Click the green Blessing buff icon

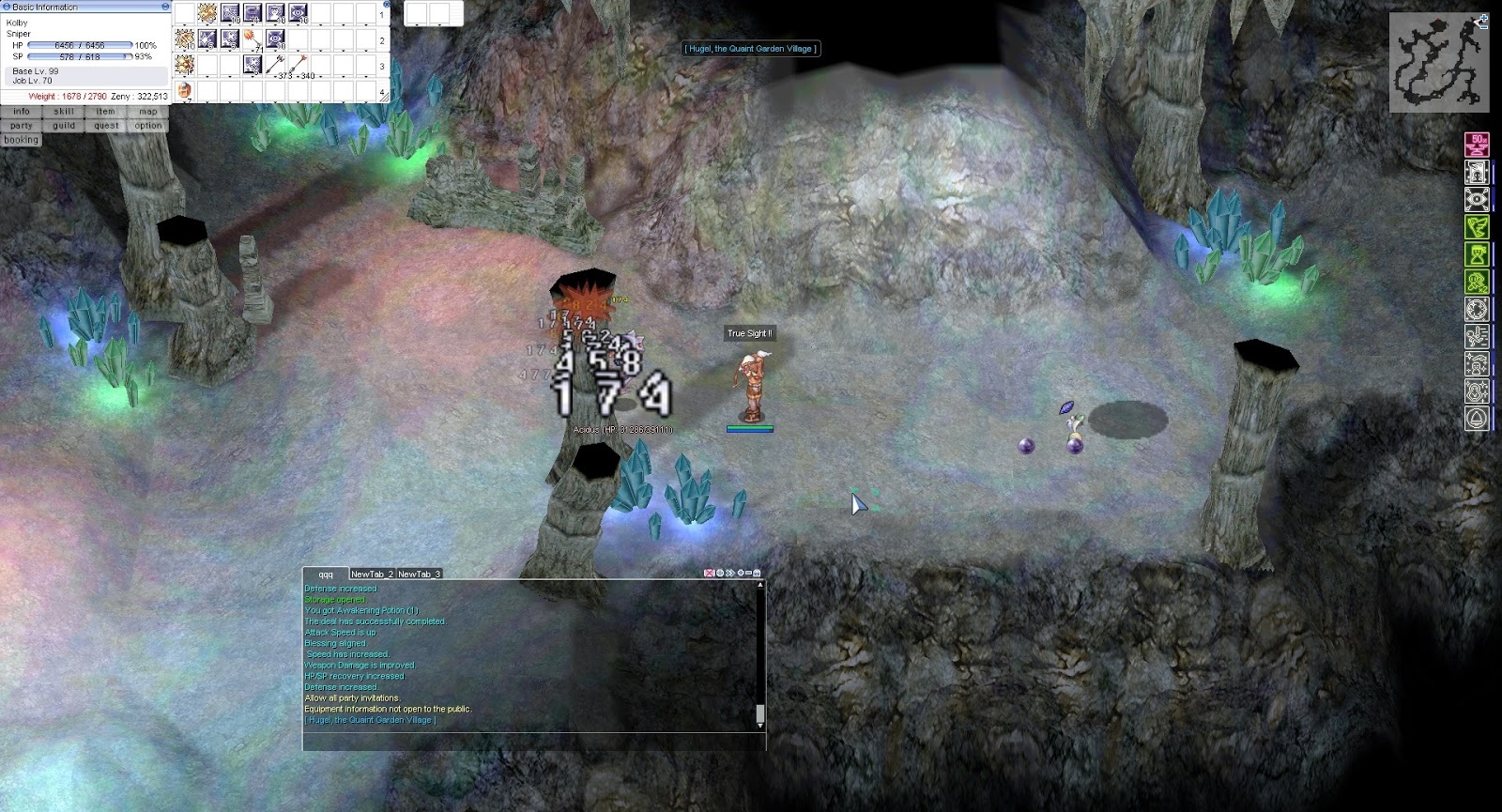tap(1476, 226)
